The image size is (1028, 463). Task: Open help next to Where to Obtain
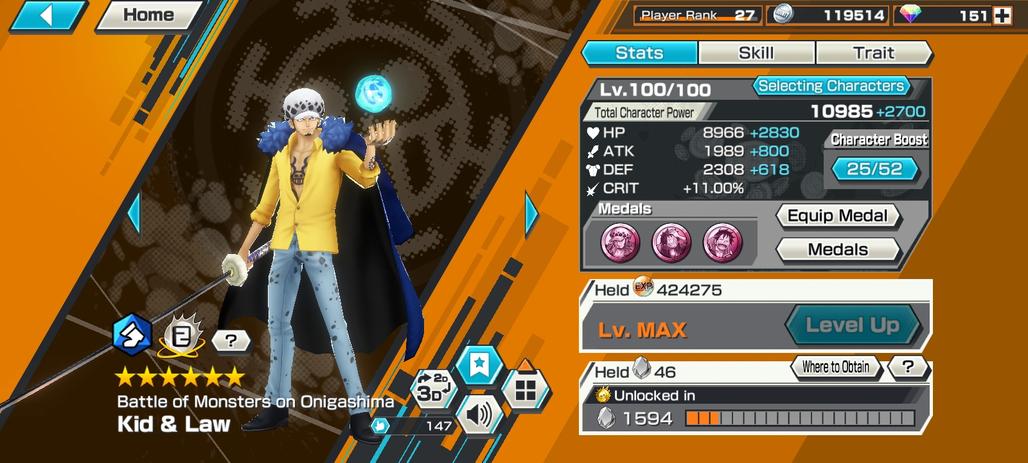point(908,367)
